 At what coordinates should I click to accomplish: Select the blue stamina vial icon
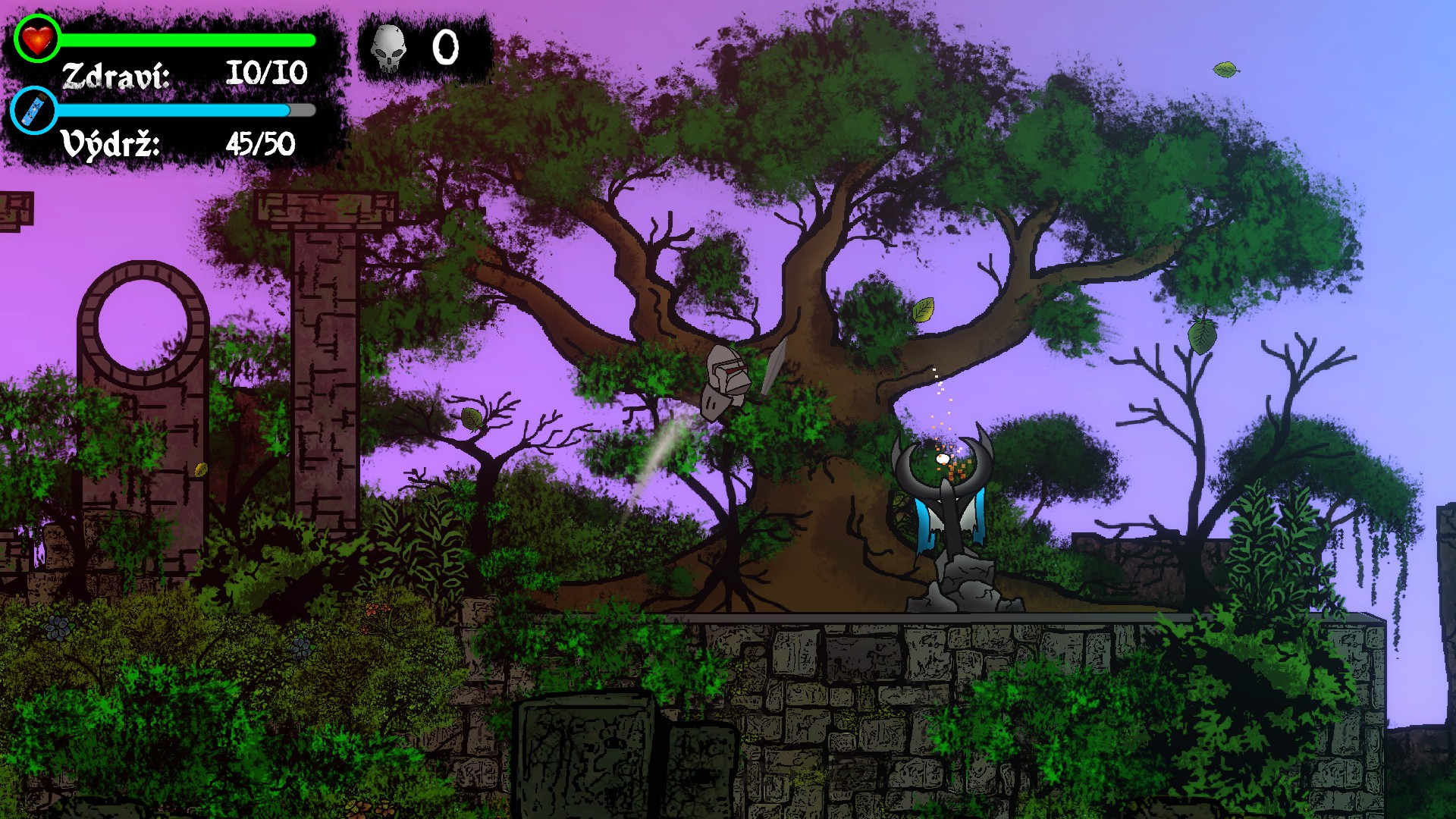(x=35, y=111)
